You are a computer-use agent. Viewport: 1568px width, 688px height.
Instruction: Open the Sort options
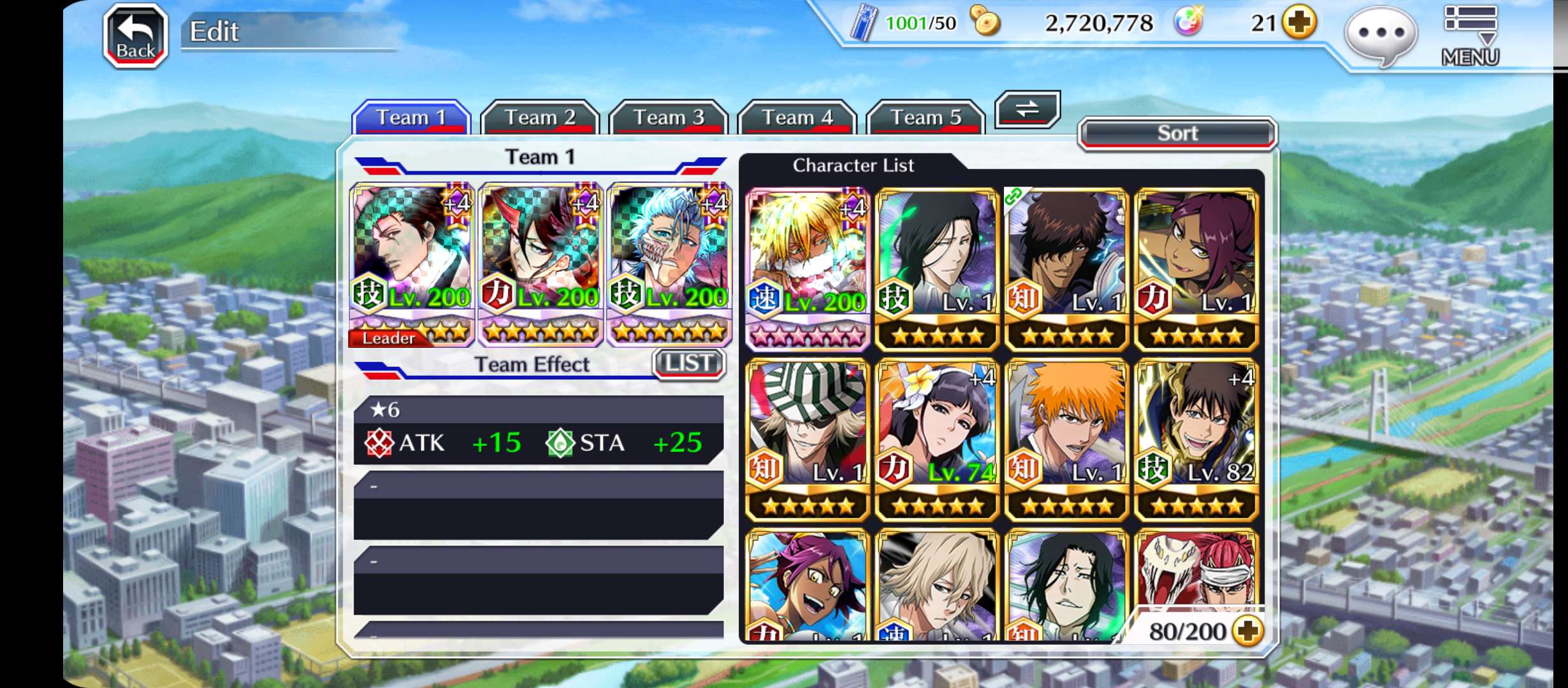click(x=1177, y=134)
